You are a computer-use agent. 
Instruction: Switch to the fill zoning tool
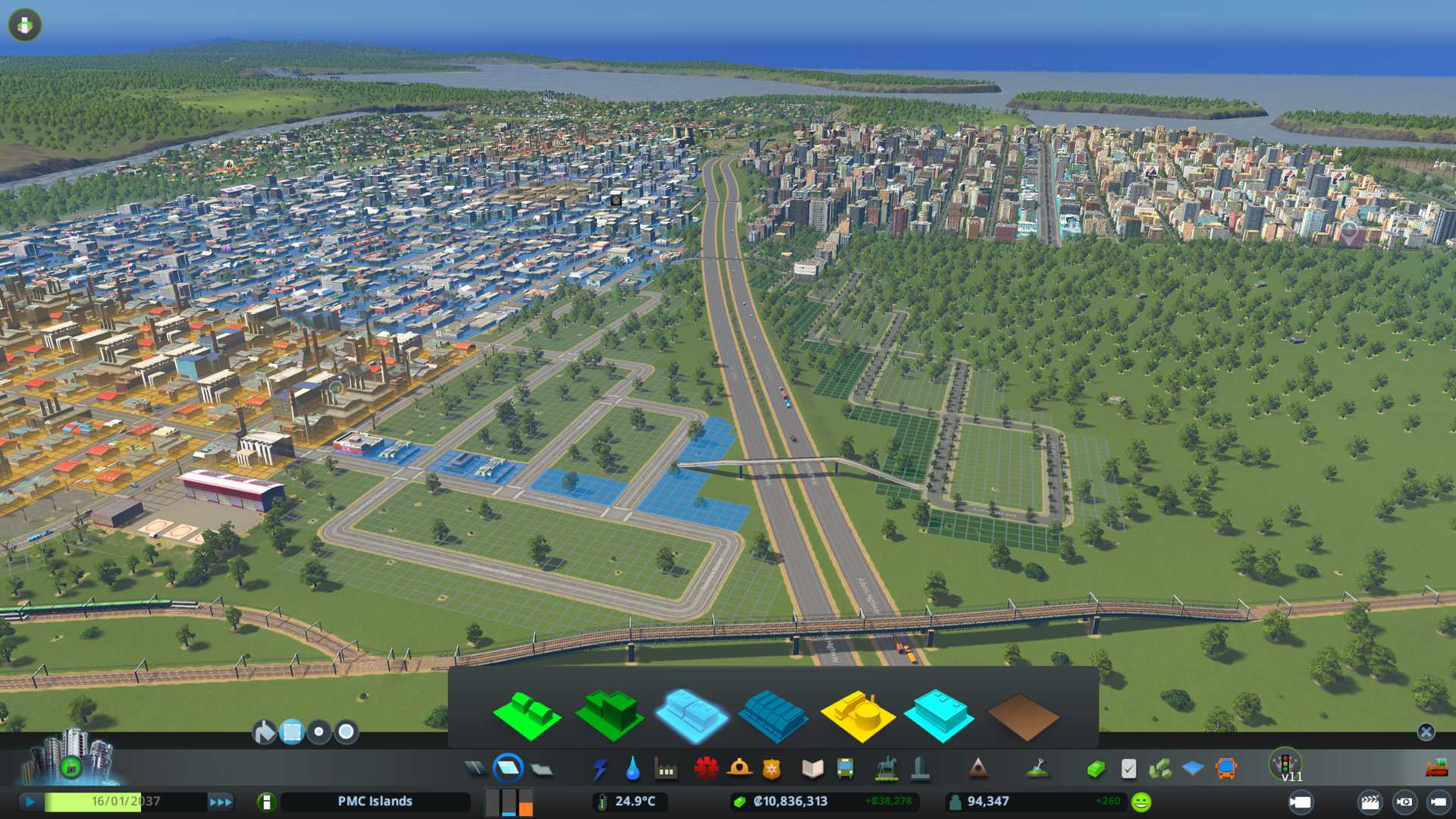[x=264, y=732]
